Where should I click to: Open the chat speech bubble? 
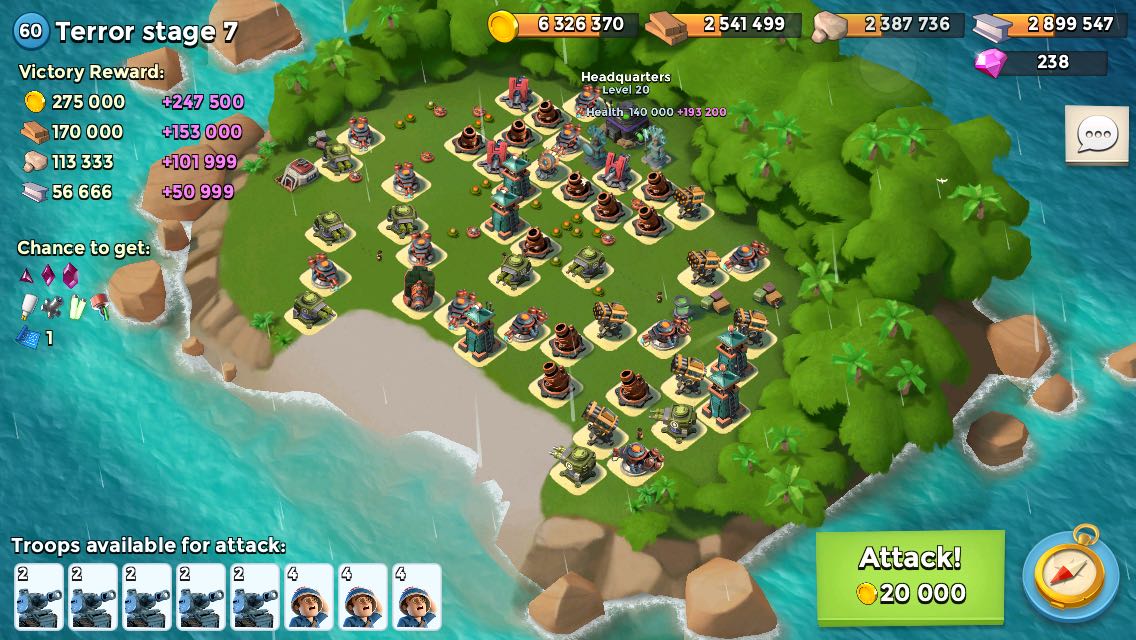click(x=1096, y=135)
